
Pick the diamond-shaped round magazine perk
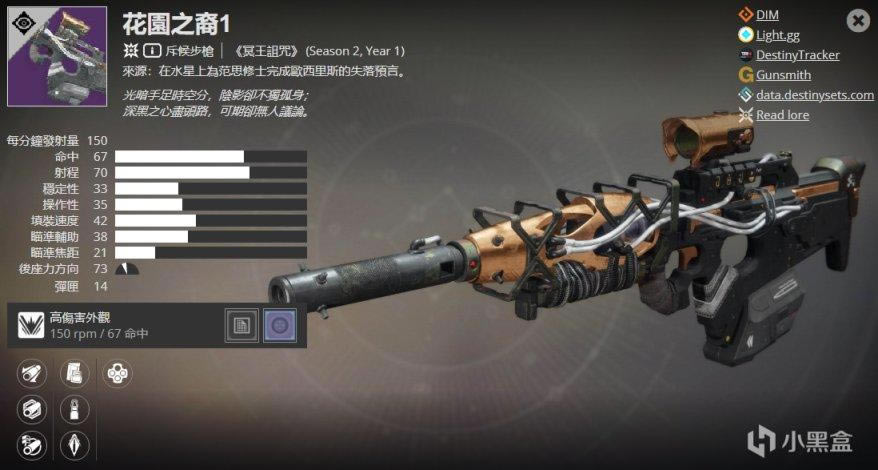tap(74, 444)
